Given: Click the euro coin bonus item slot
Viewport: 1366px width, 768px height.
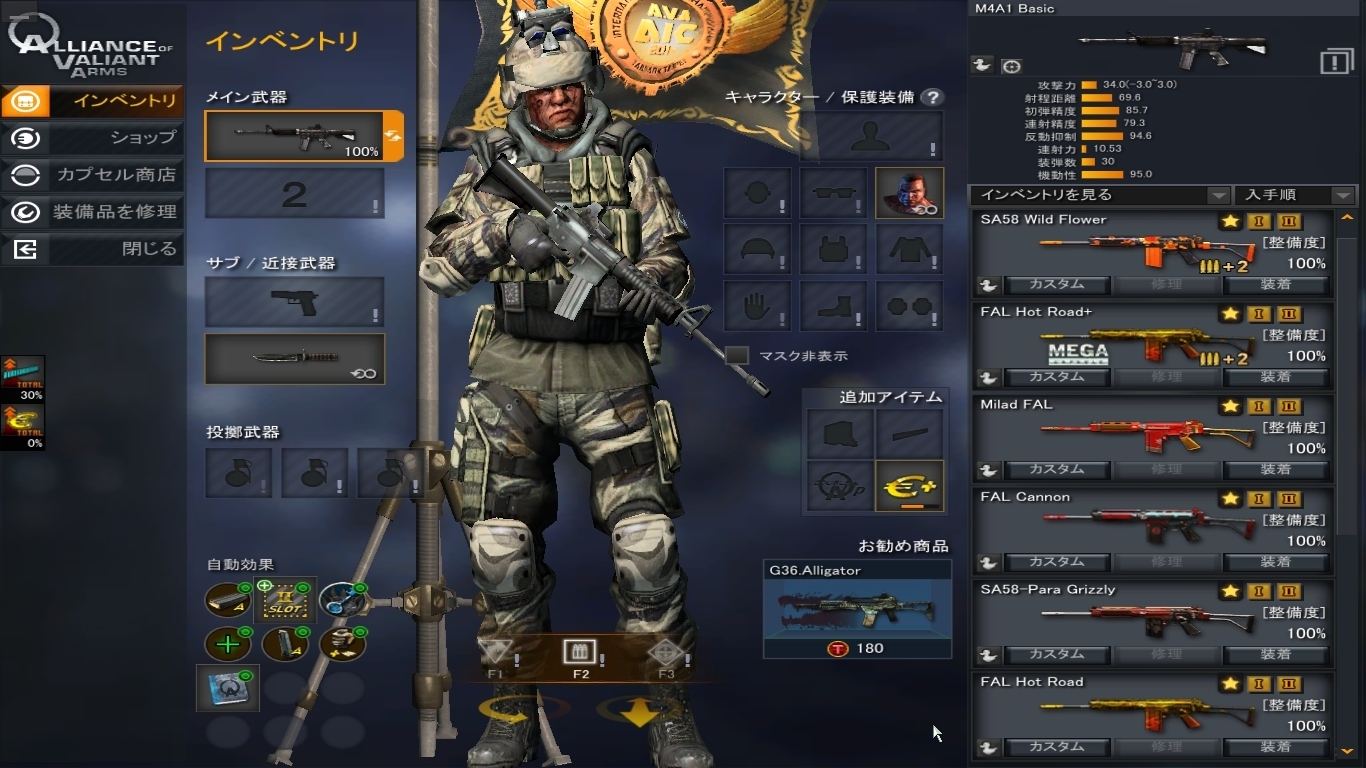Looking at the screenshot, I should coord(909,486).
